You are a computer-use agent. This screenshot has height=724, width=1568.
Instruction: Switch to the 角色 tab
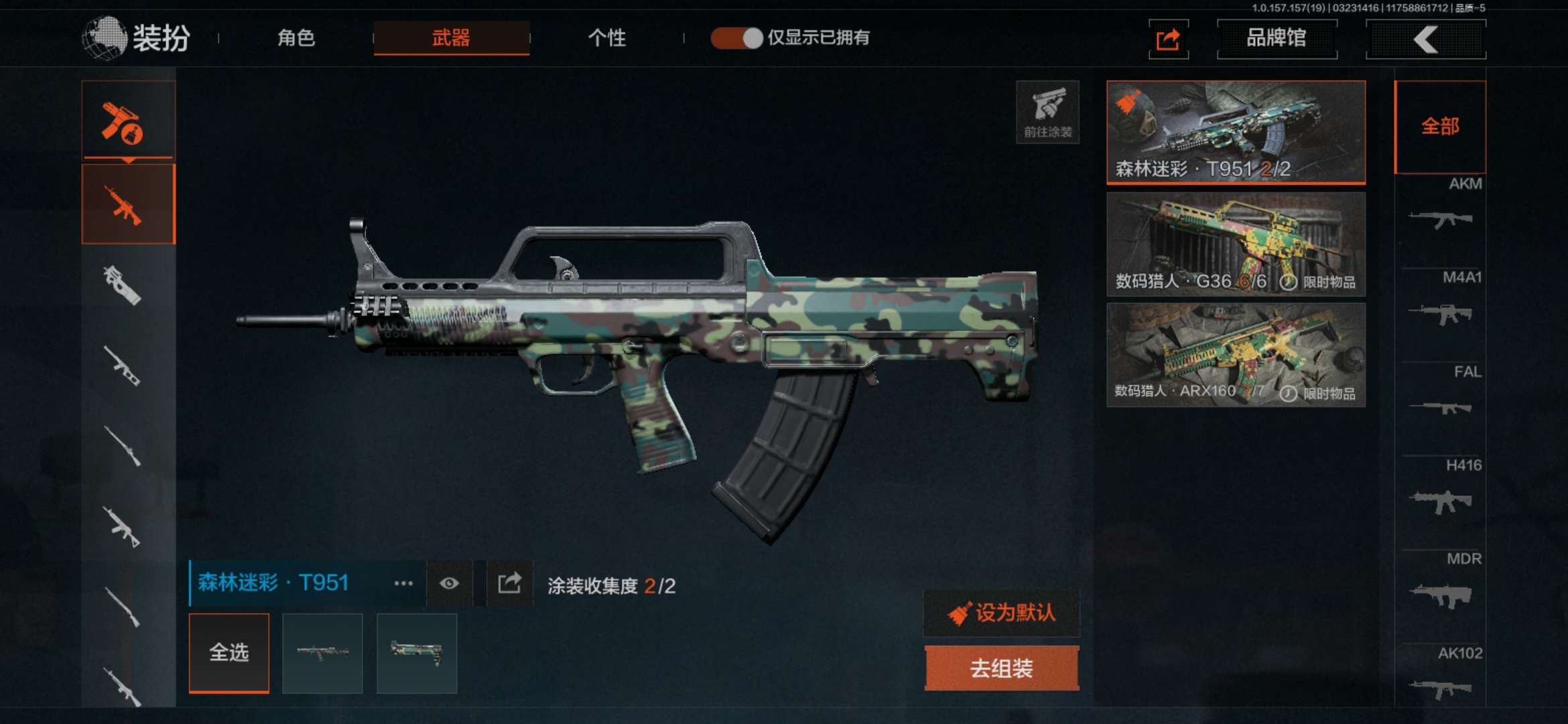point(296,38)
